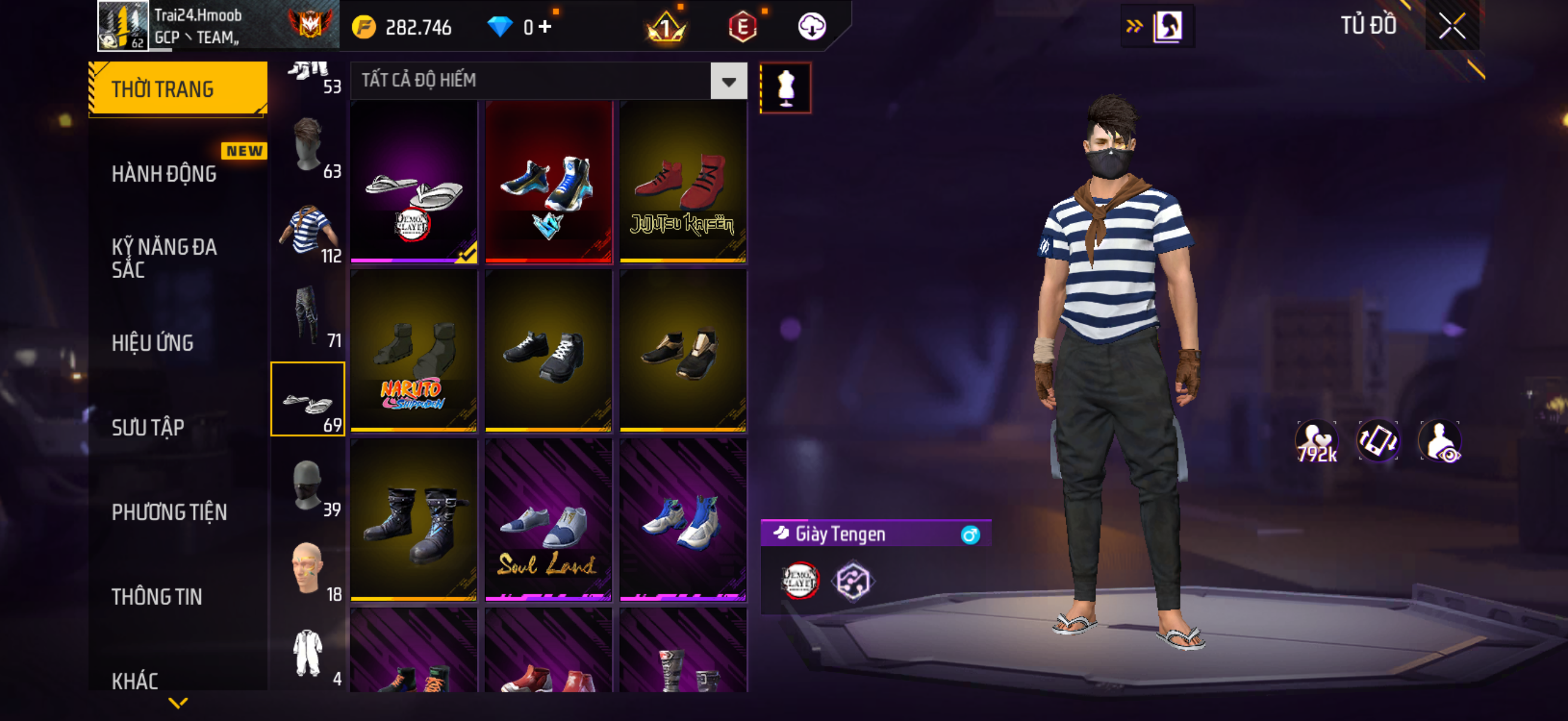1568x721 pixels.
Task: Select the striped shirt category icon
Action: [x=307, y=231]
